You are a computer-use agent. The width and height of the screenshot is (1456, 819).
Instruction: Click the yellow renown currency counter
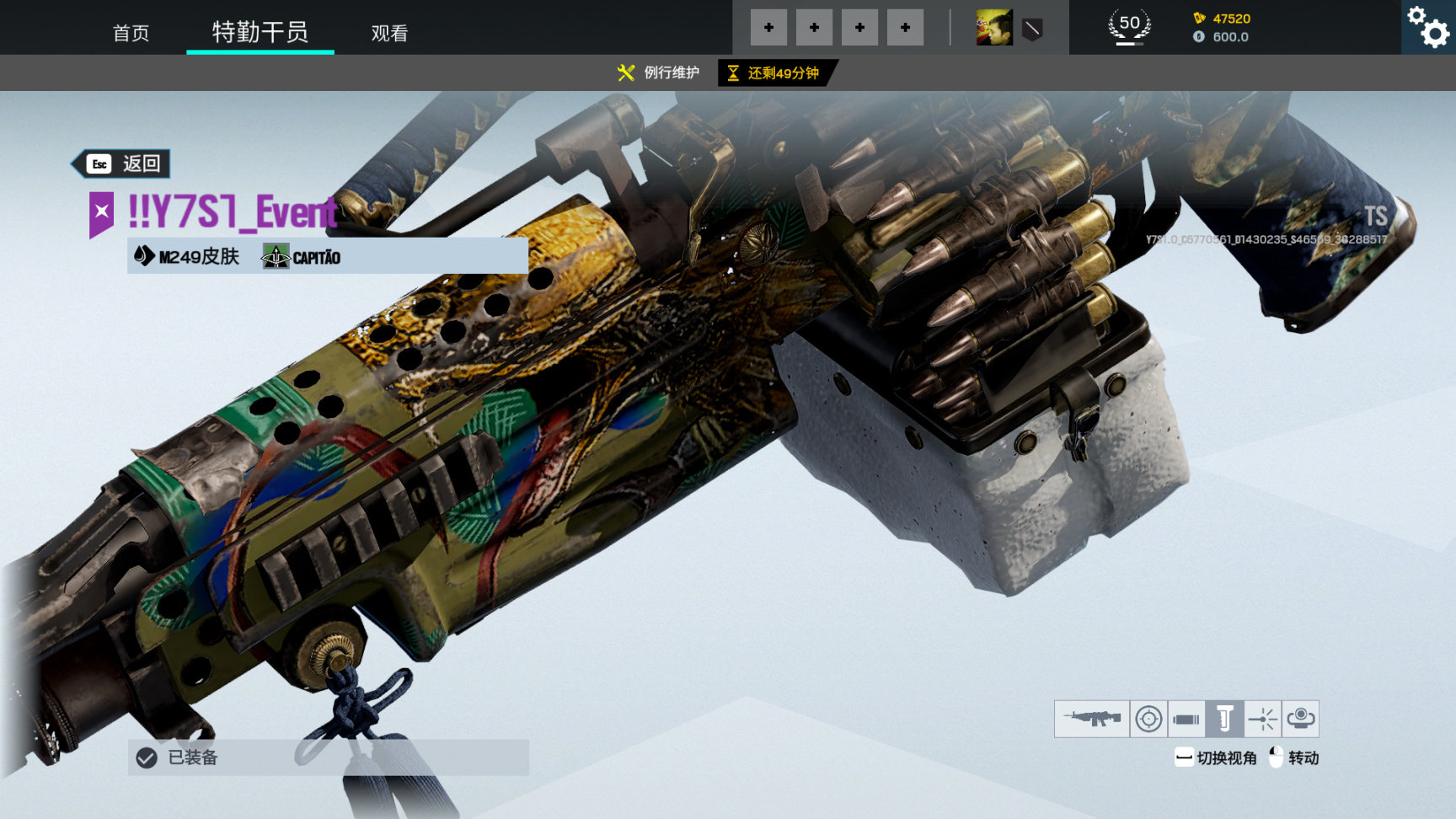point(1223,19)
